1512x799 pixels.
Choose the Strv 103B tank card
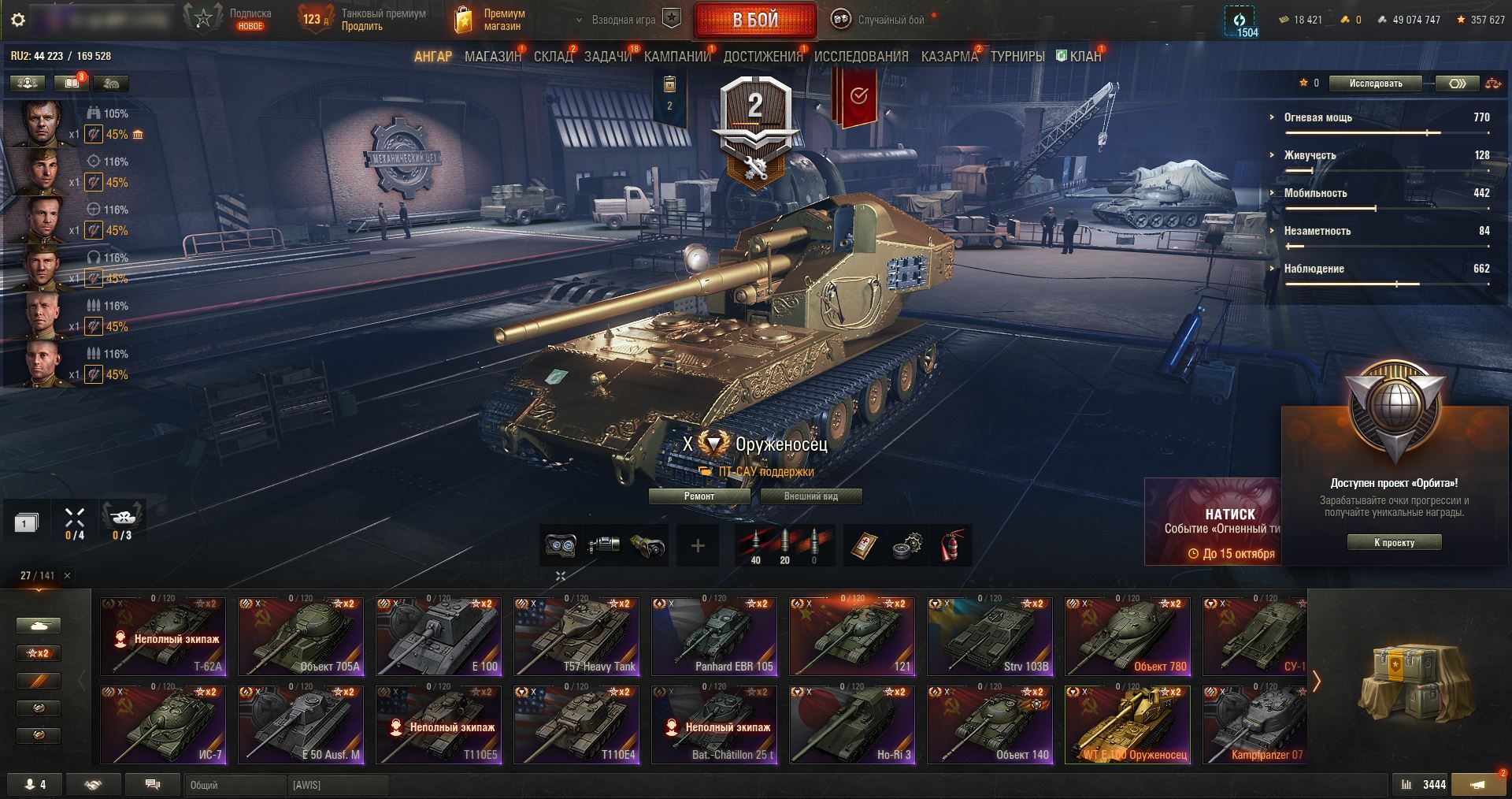(x=990, y=637)
